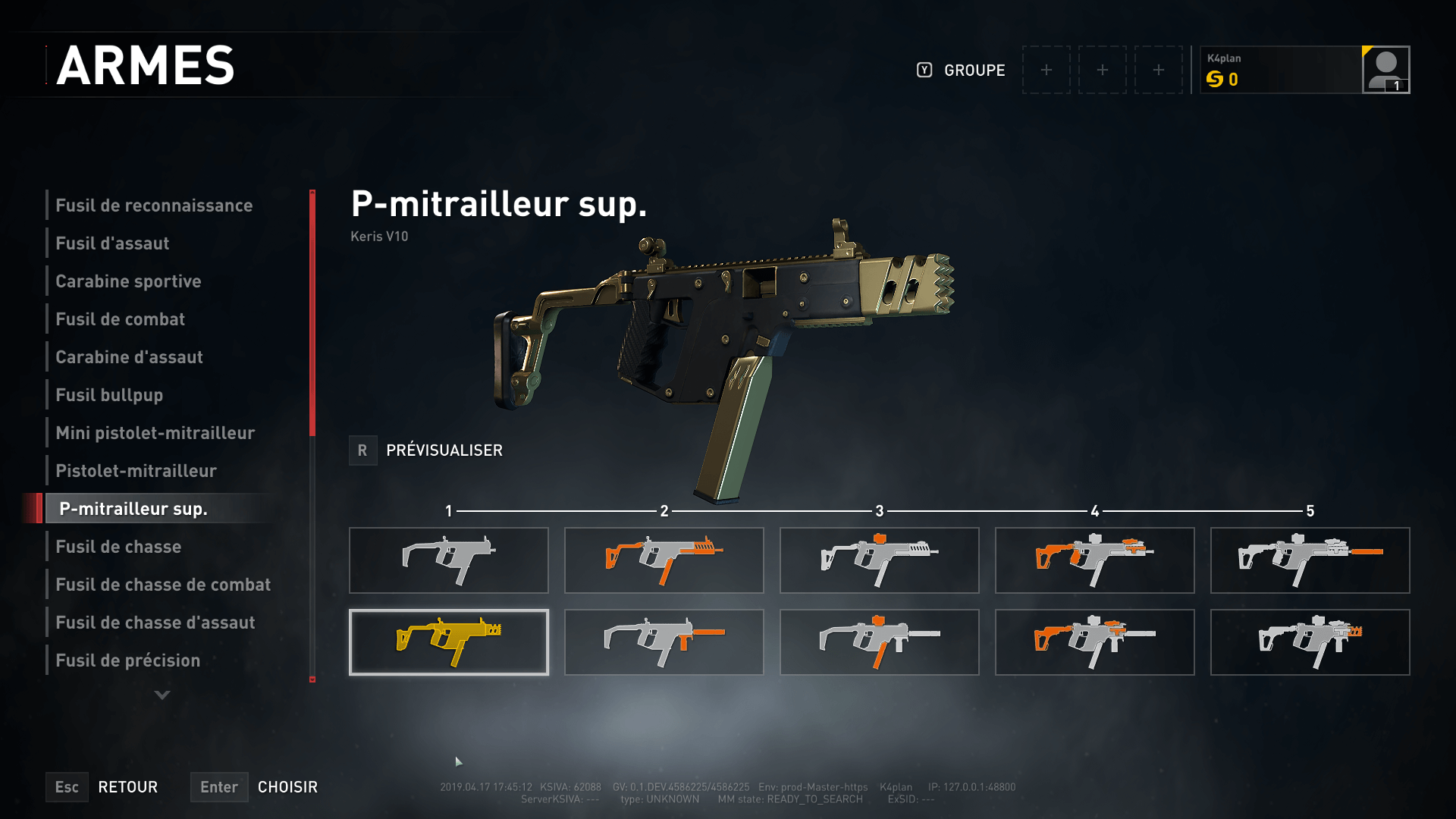Switch to Fusil de précision category
Screen dimensions: 1456x819
pyautogui.click(x=127, y=661)
